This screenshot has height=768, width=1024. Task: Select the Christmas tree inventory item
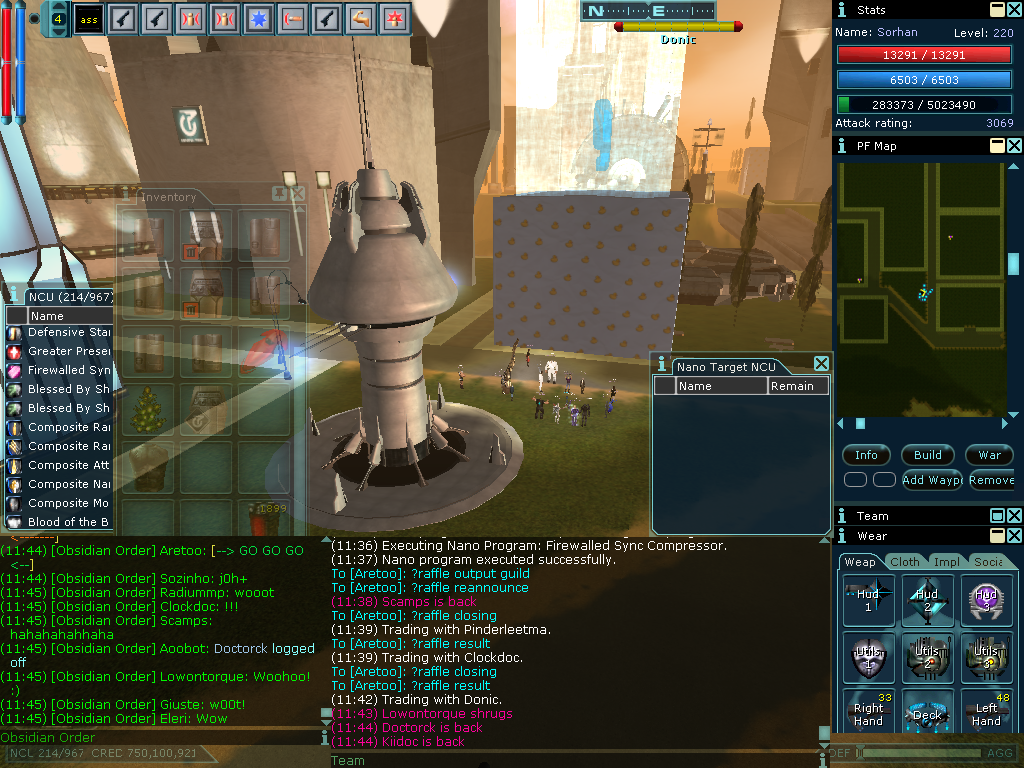click(x=150, y=408)
